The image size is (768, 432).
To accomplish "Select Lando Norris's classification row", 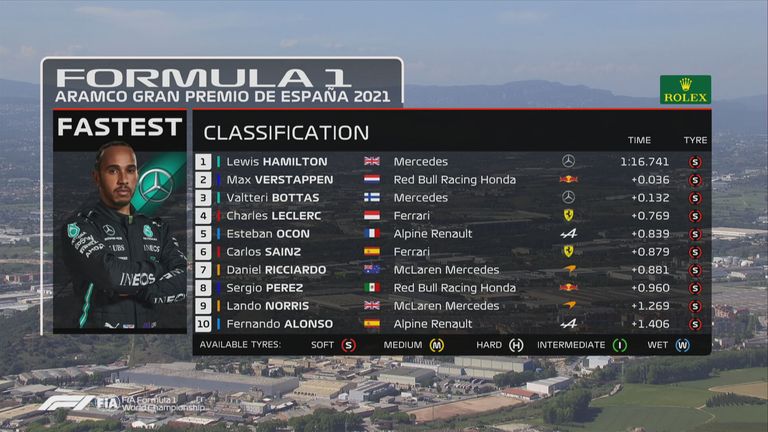I will coord(450,305).
